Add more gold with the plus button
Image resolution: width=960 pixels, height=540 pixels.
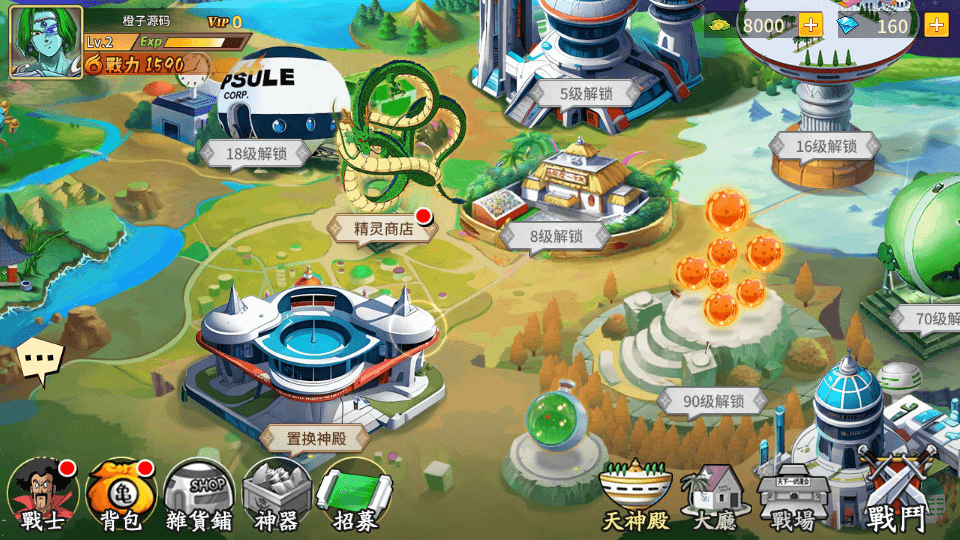[x=810, y=25]
